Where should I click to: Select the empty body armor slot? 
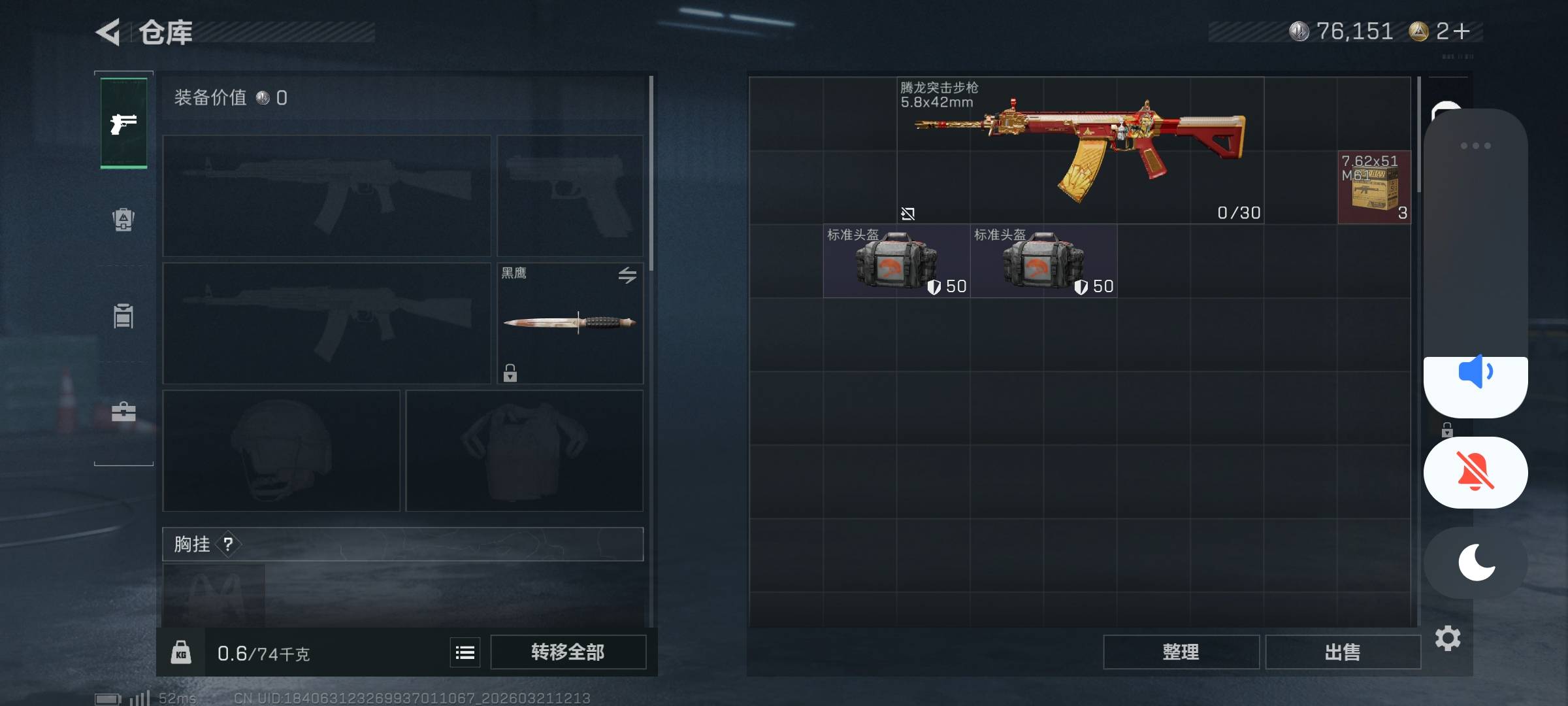coord(524,450)
